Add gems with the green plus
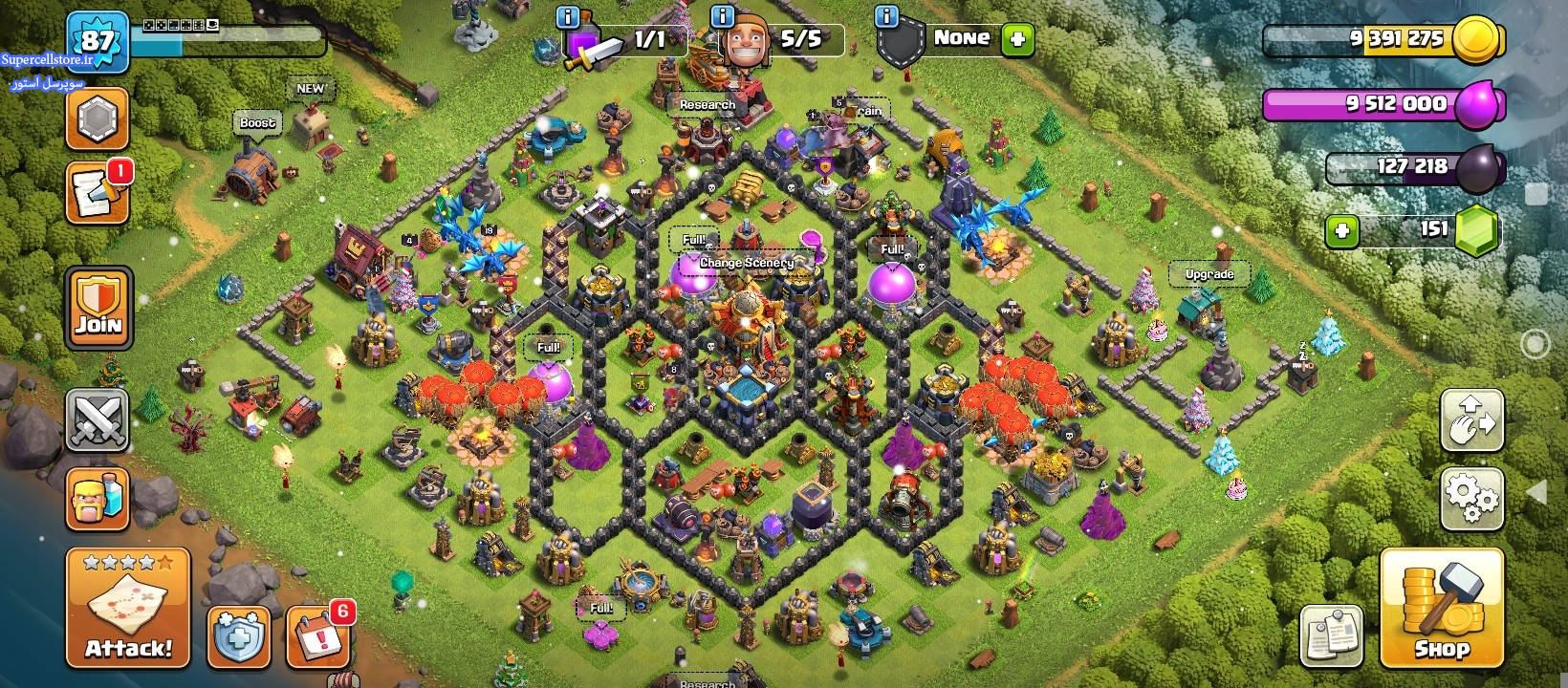 tap(1342, 231)
